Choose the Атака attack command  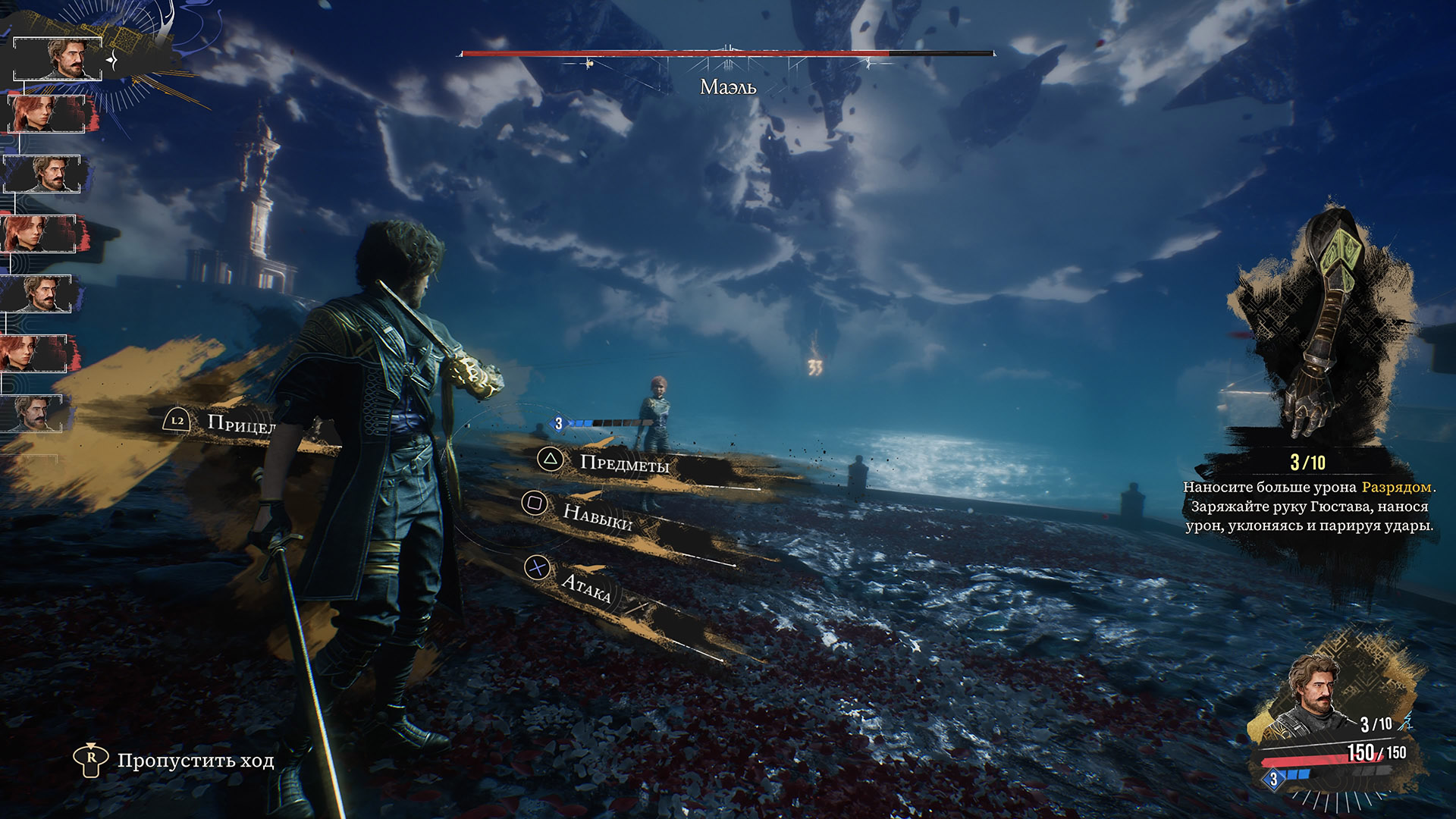point(585,585)
